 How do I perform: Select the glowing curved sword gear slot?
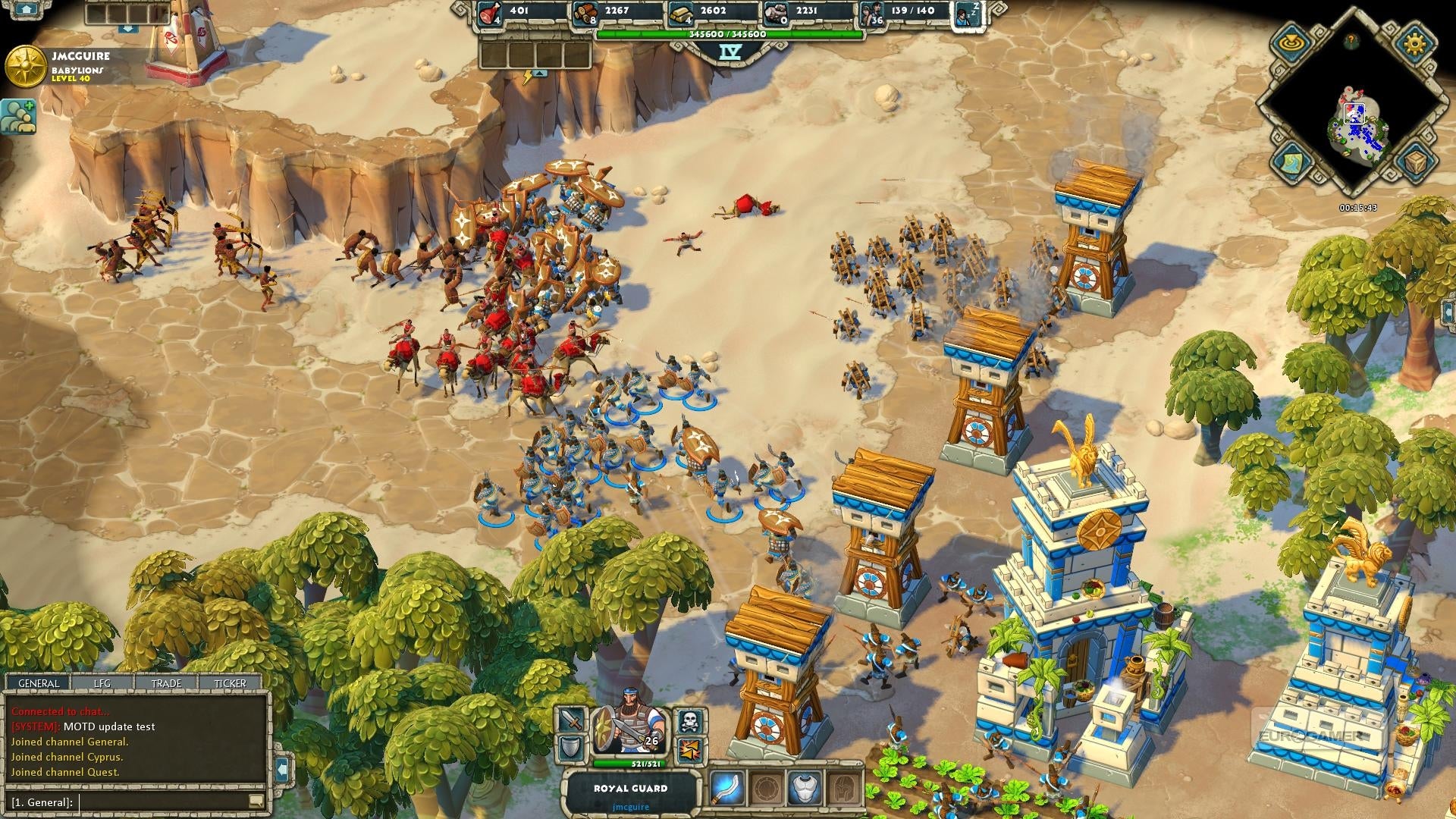tap(726, 788)
